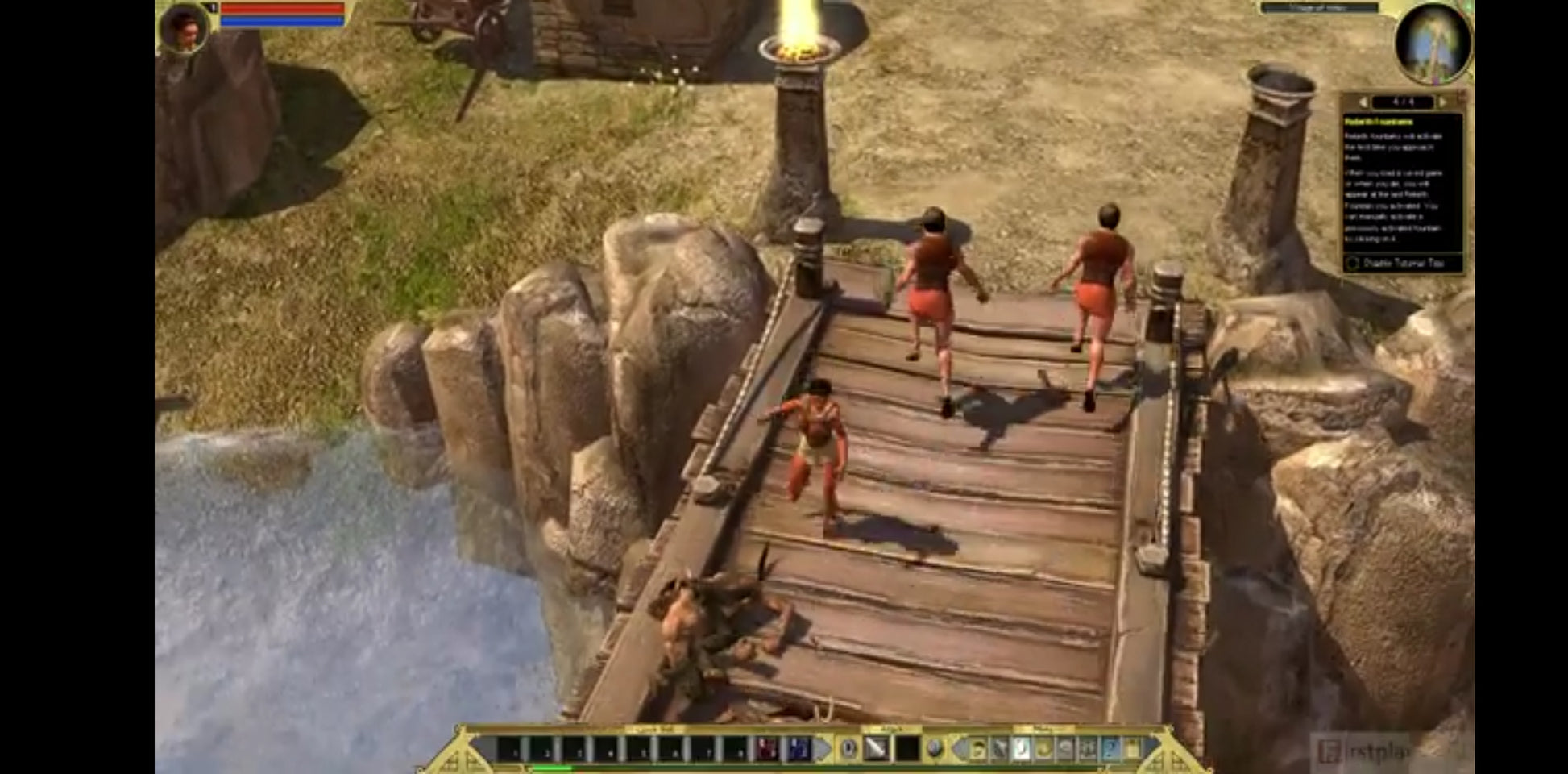Click the first icon in the menu bar

(x=977, y=749)
